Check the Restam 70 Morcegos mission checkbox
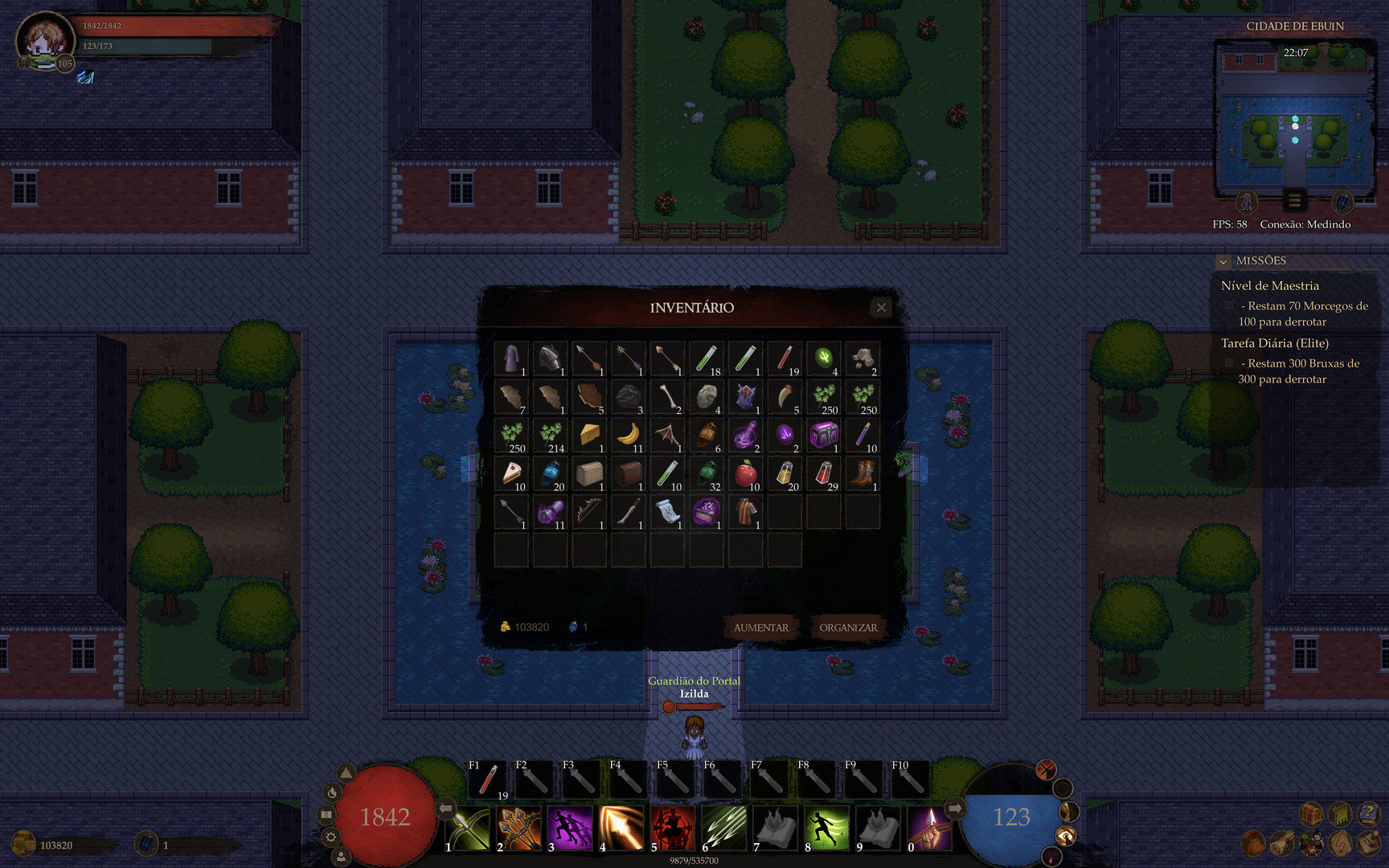The width and height of the screenshot is (1389, 868). (x=1230, y=305)
